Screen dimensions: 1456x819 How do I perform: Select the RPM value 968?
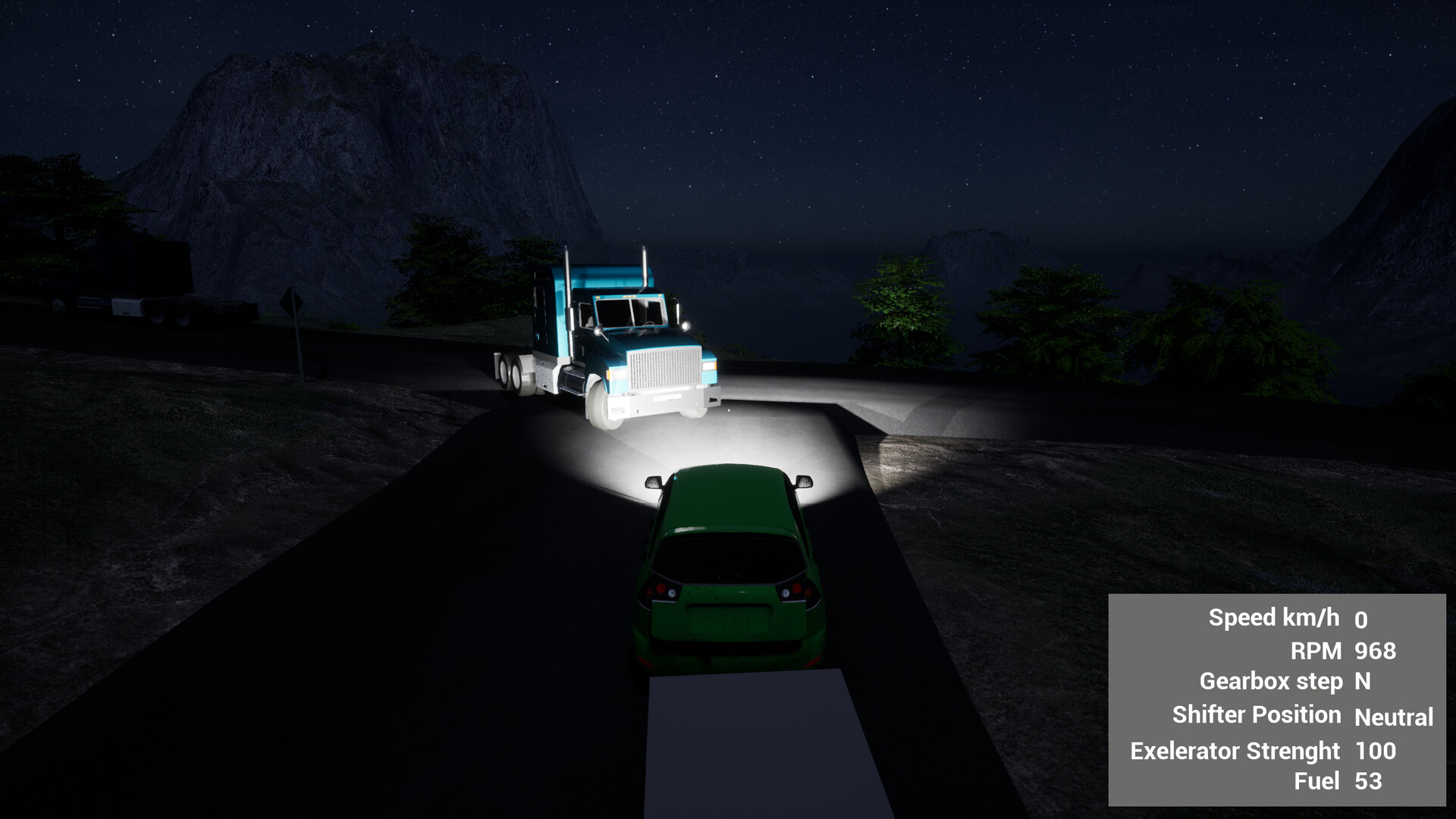click(1376, 651)
